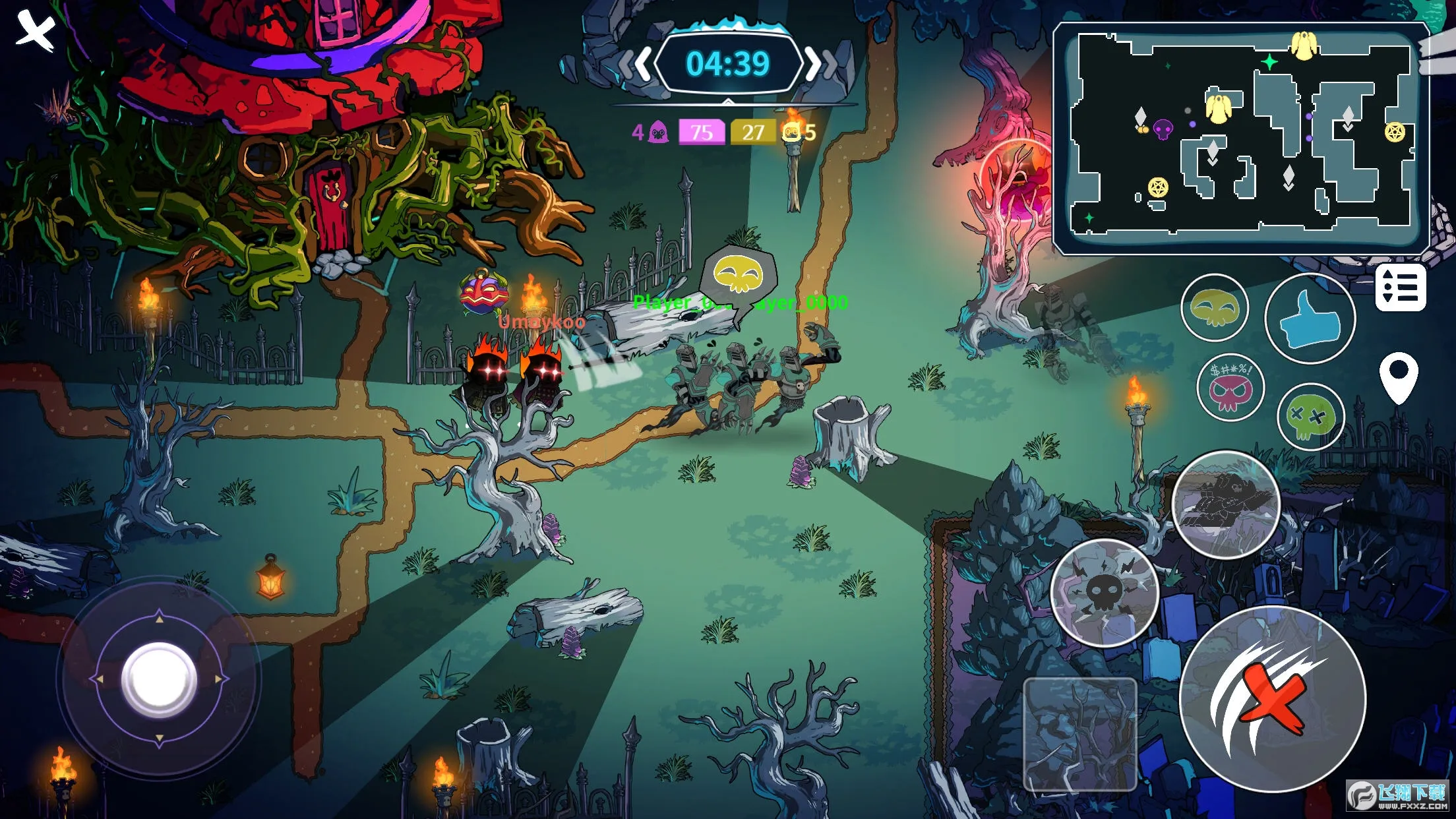Open the white list menu button
This screenshot has width=1456, height=819.
[1401, 288]
